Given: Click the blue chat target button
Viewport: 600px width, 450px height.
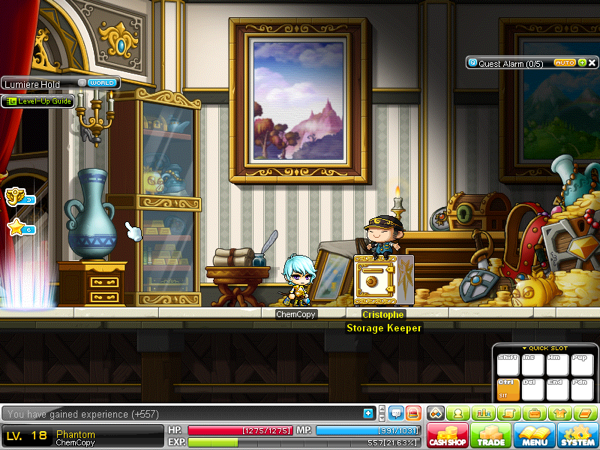Looking at the screenshot, I should [x=369, y=413].
